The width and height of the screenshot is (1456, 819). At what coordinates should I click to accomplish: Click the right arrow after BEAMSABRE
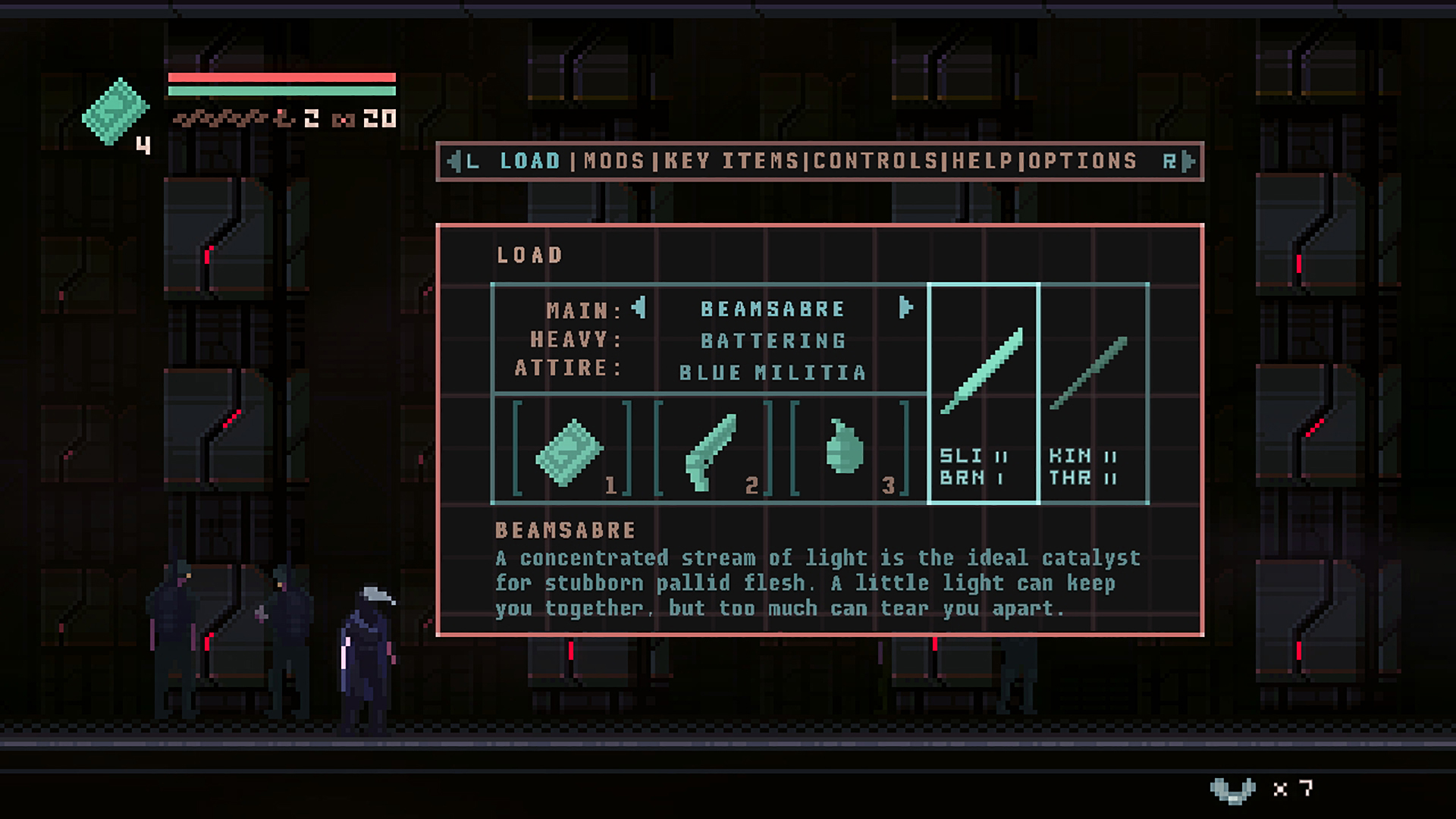(x=905, y=308)
